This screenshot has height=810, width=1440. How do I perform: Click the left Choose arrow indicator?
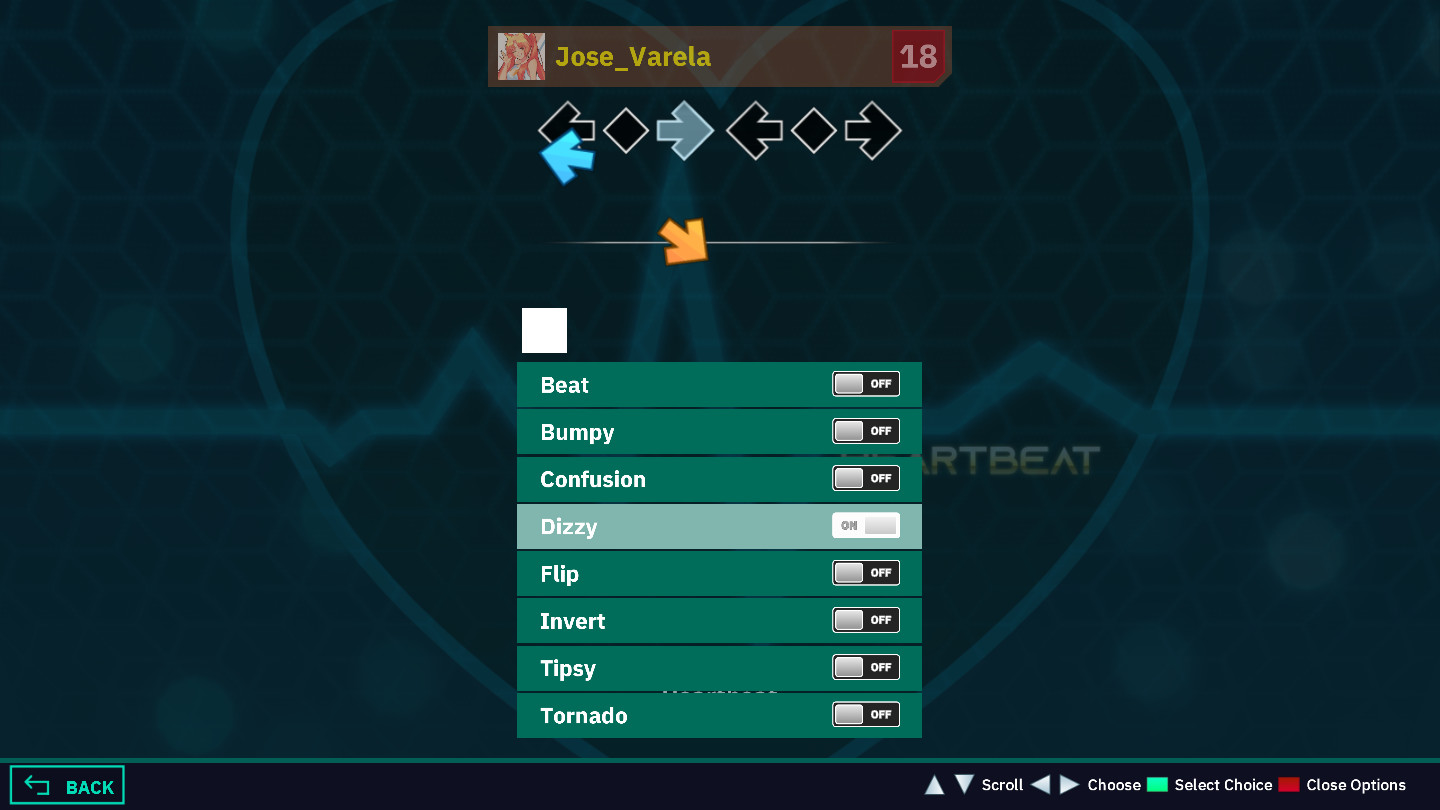1042,785
